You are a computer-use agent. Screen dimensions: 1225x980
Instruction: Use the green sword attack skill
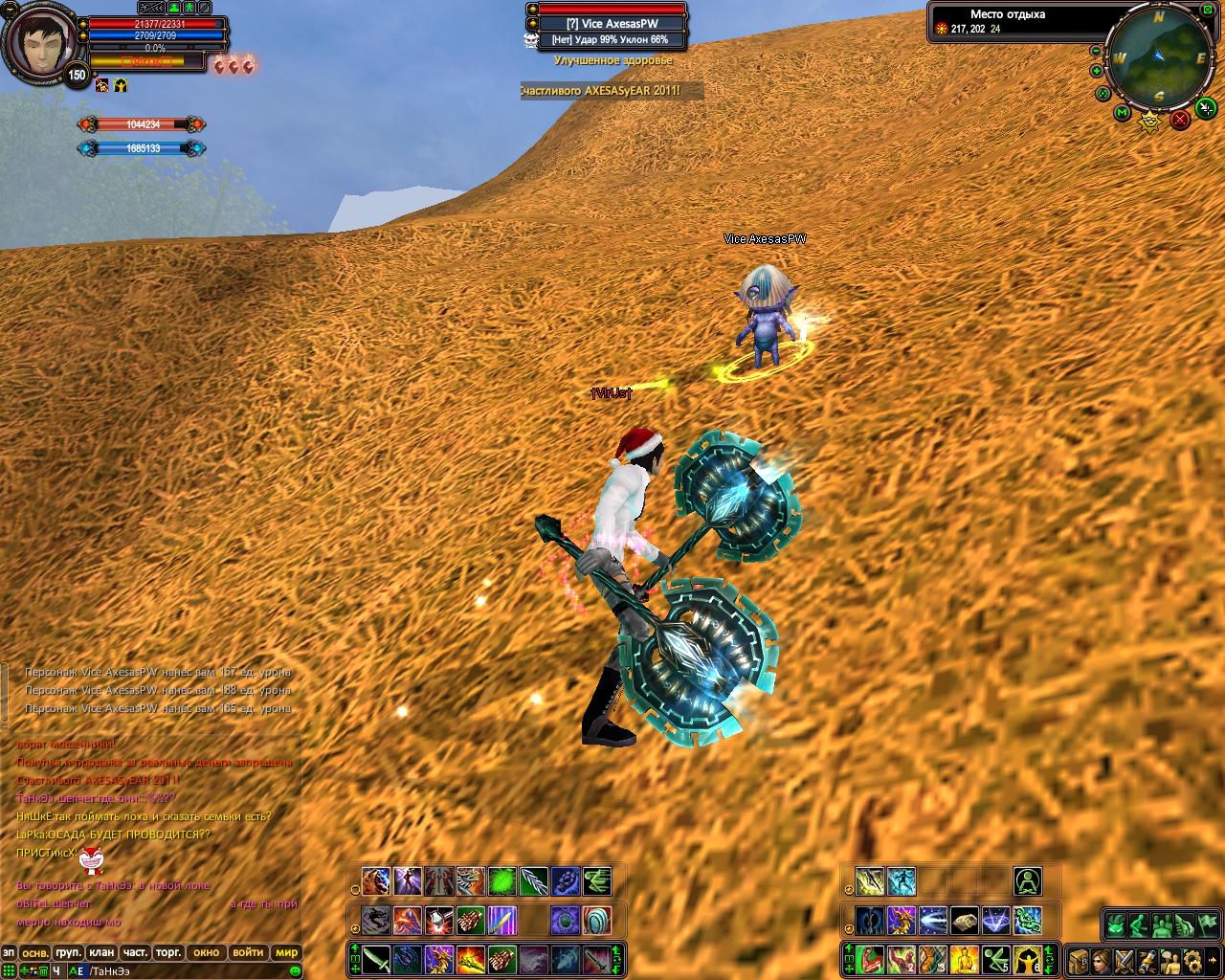[x=376, y=958]
